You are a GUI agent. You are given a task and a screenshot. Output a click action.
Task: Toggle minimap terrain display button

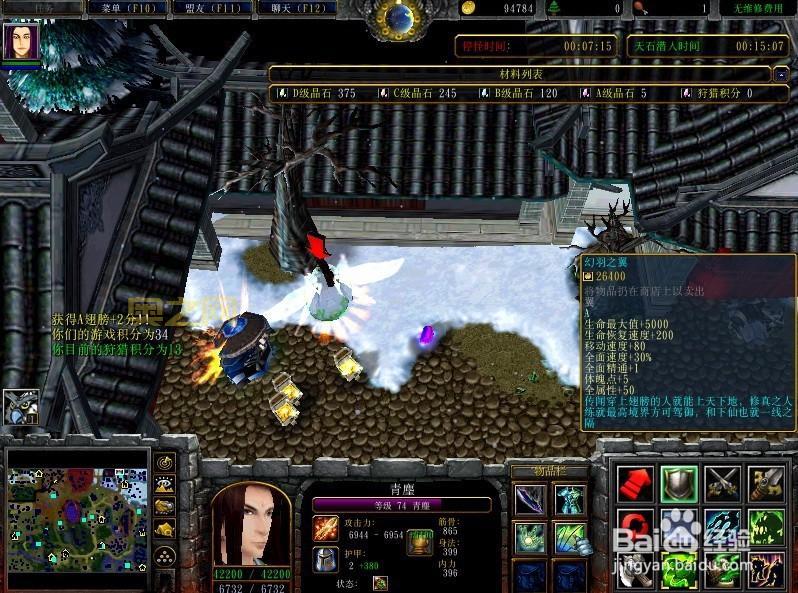click(166, 485)
